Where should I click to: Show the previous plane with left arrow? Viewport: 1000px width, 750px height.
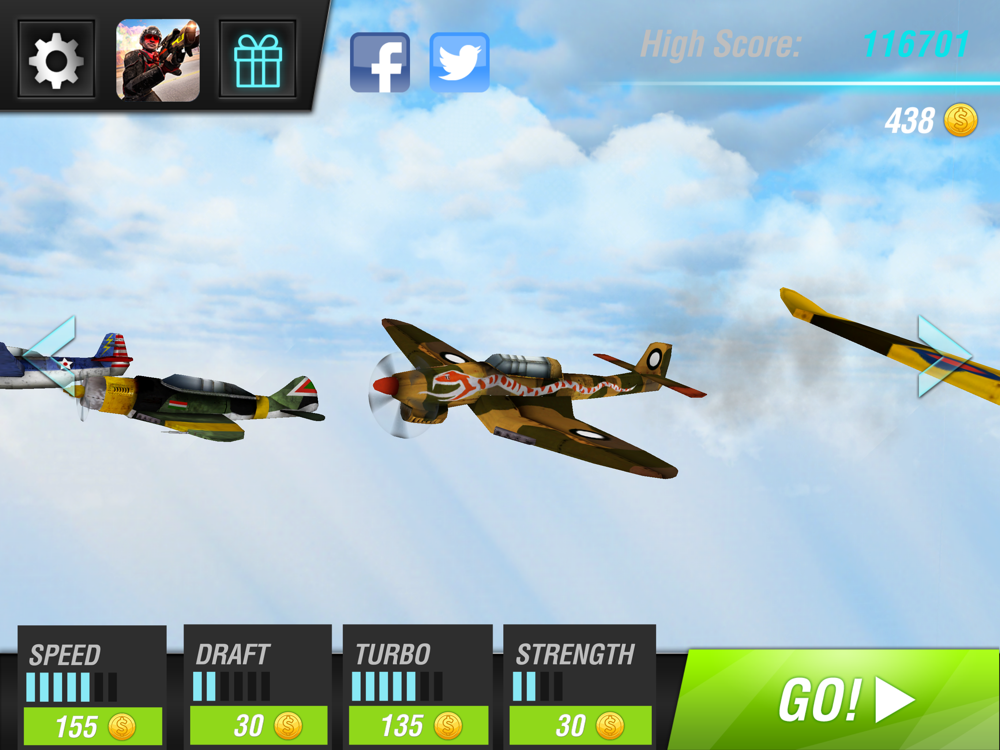51,355
